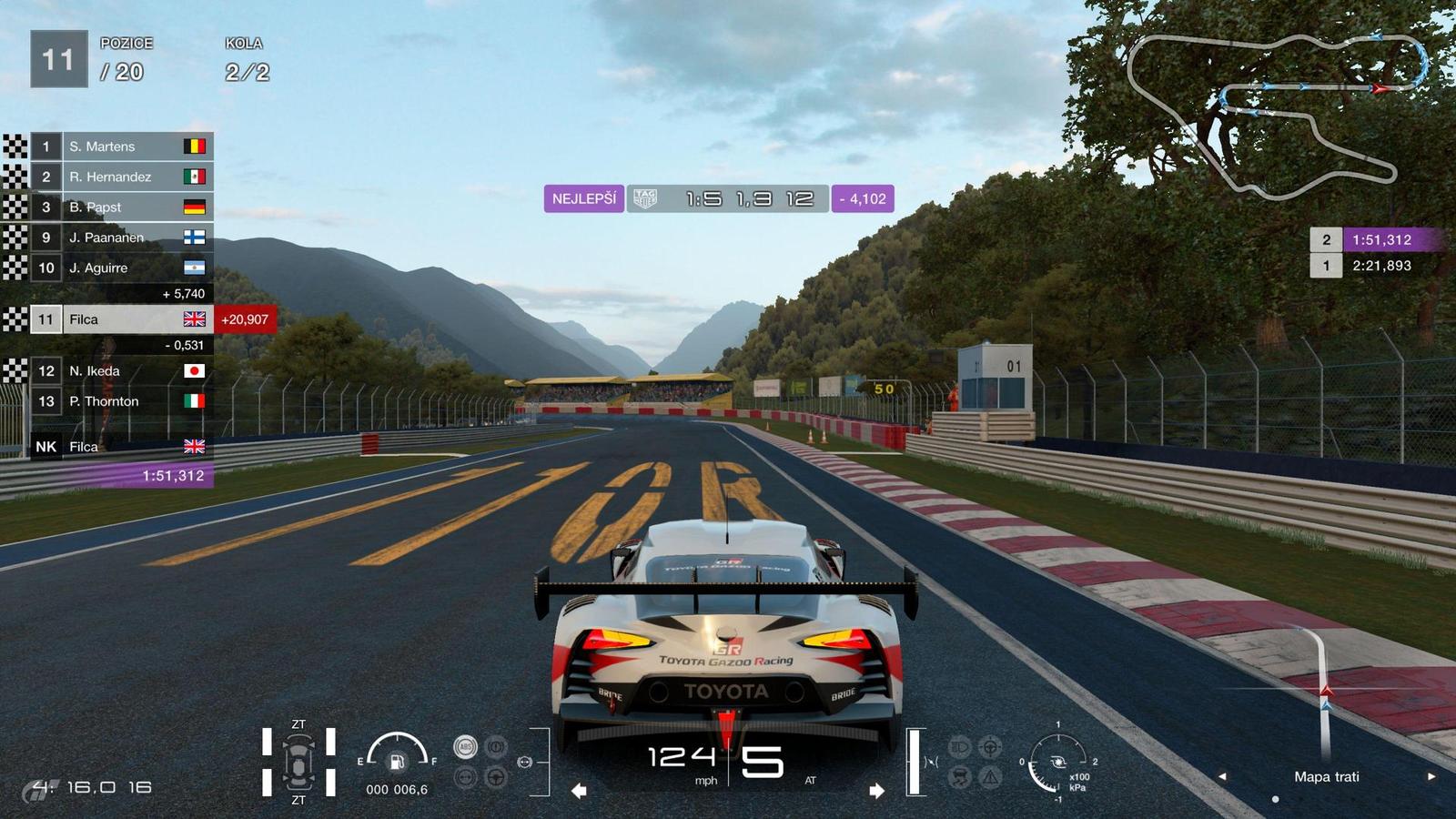Highlight N. Ikeda's standings row
Image resolution: width=1456 pixels, height=819 pixels.
(122, 371)
